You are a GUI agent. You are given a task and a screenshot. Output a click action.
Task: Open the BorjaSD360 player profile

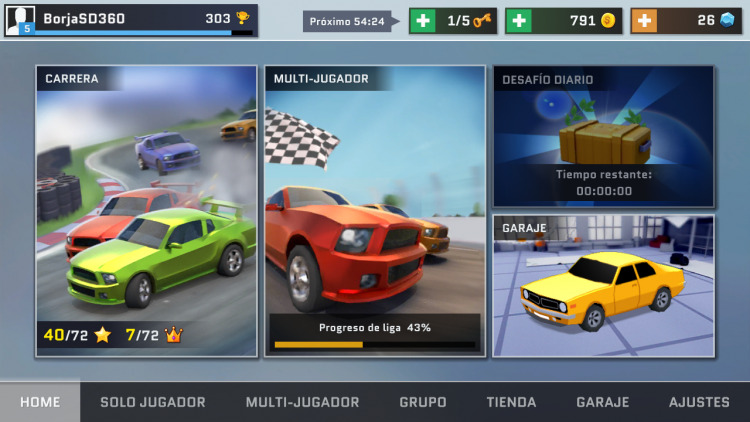tap(130, 20)
